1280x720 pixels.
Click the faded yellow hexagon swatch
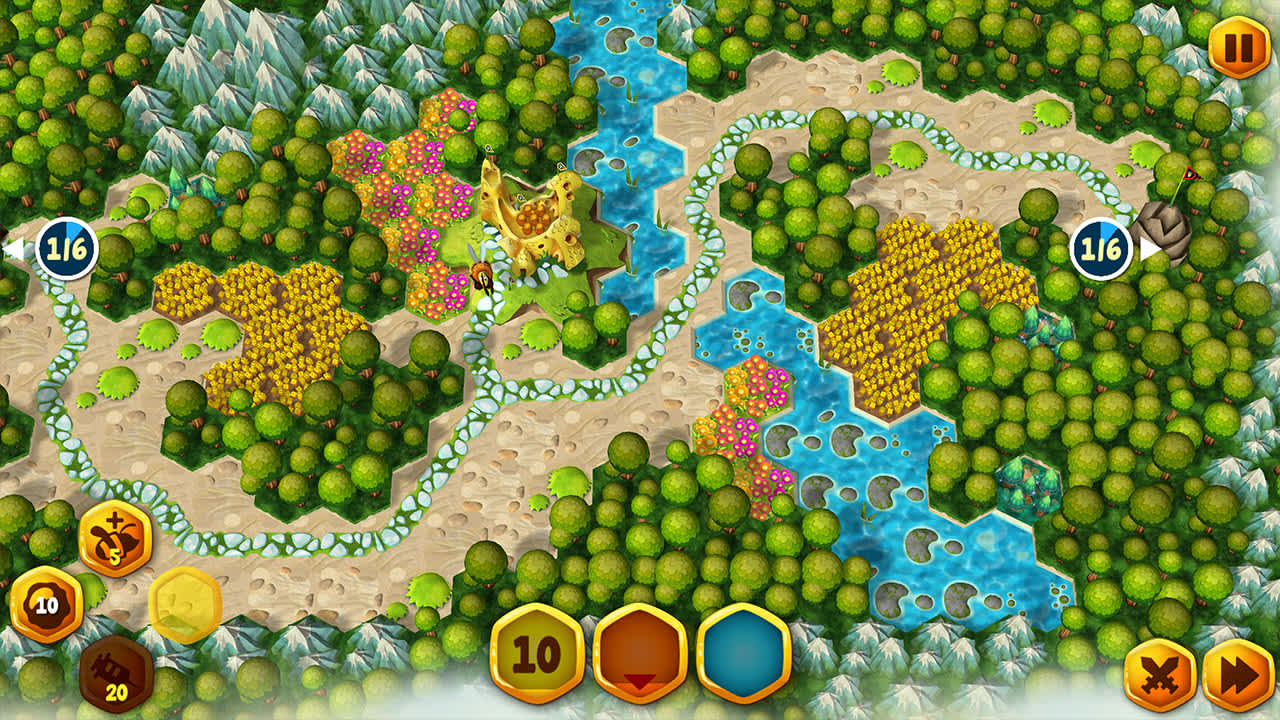[x=185, y=600]
